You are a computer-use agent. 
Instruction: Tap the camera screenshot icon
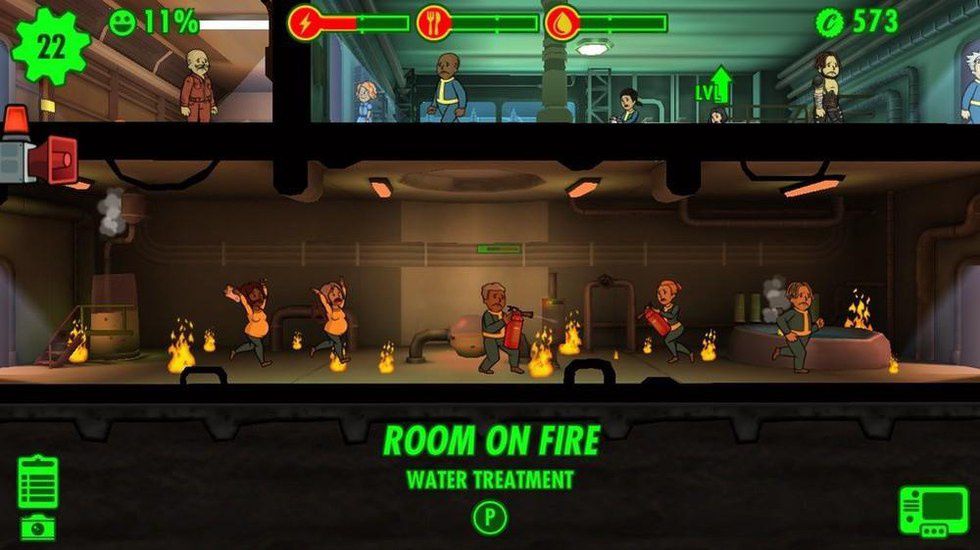(x=38, y=527)
